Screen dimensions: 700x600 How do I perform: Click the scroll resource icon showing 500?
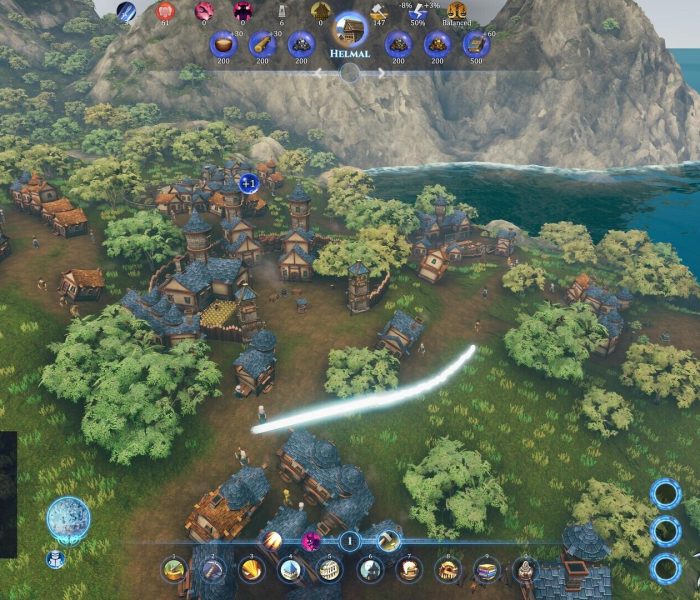click(476, 44)
